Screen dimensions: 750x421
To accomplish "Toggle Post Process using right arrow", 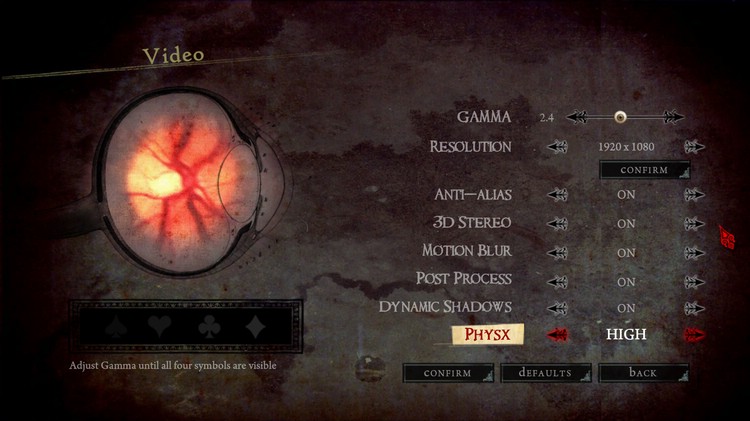I will 695,281.
